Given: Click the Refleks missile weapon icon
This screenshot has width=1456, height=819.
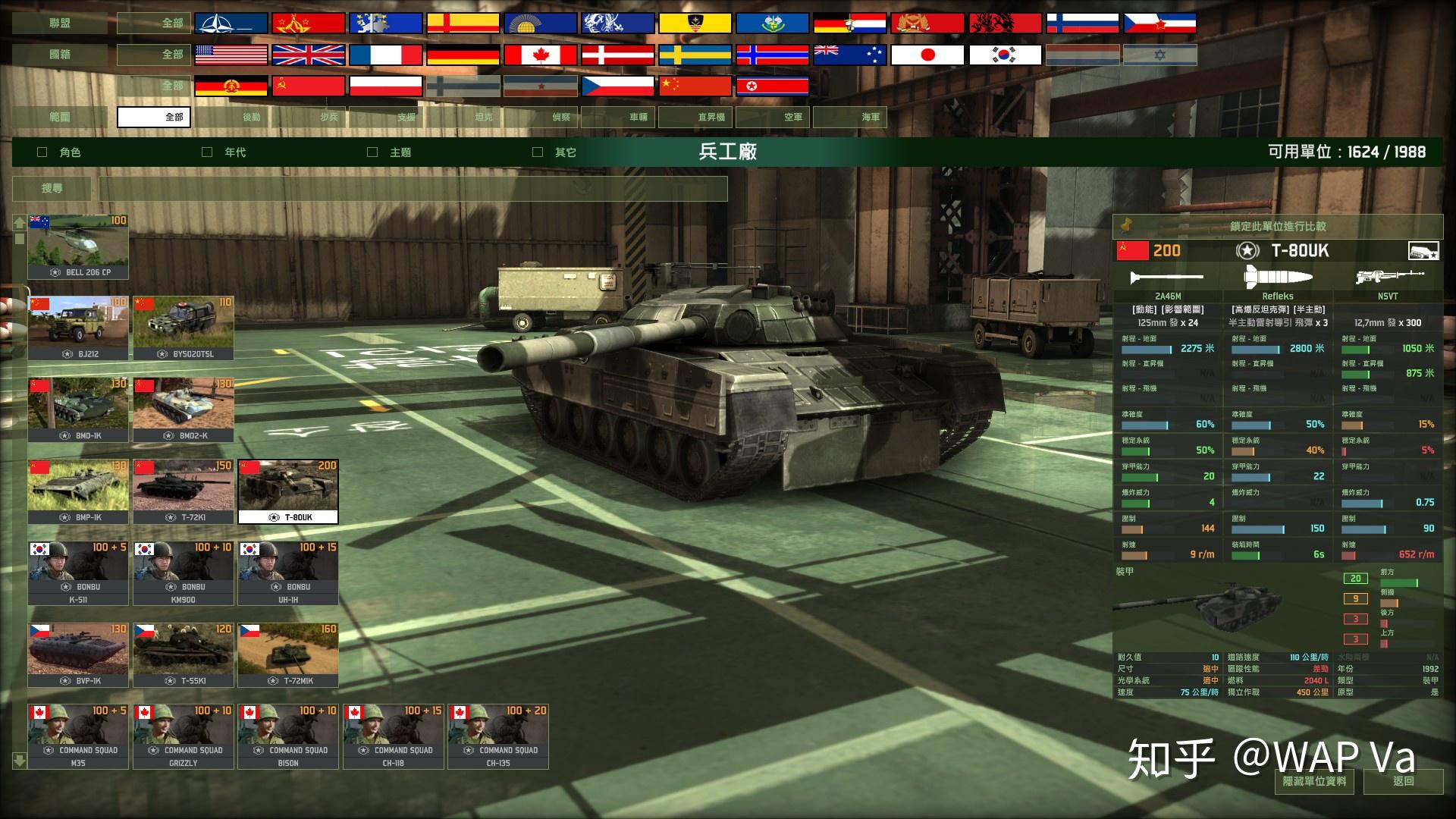Looking at the screenshot, I should point(1277,277).
